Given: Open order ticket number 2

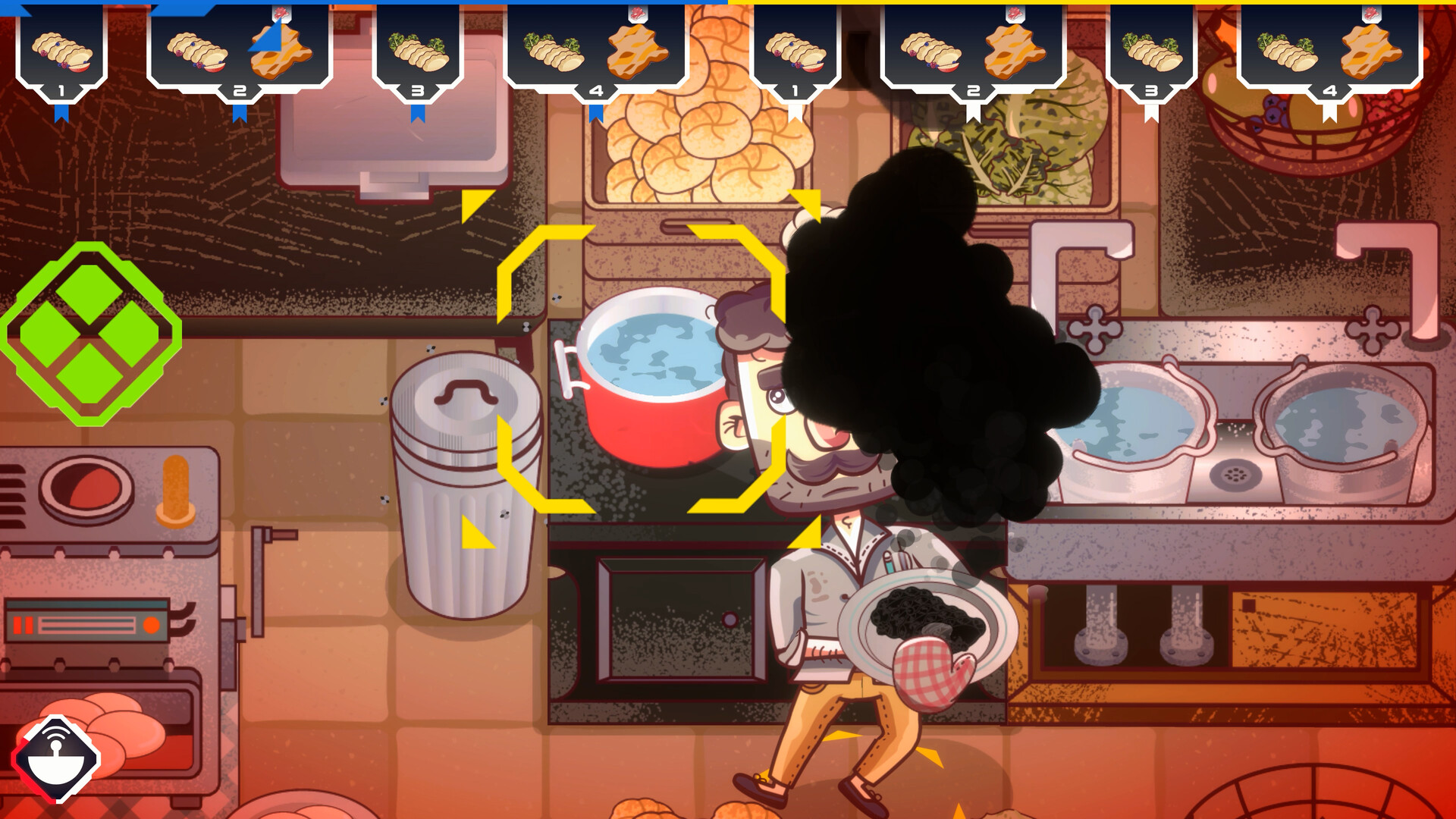Looking at the screenshot, I should coord(241,89).
